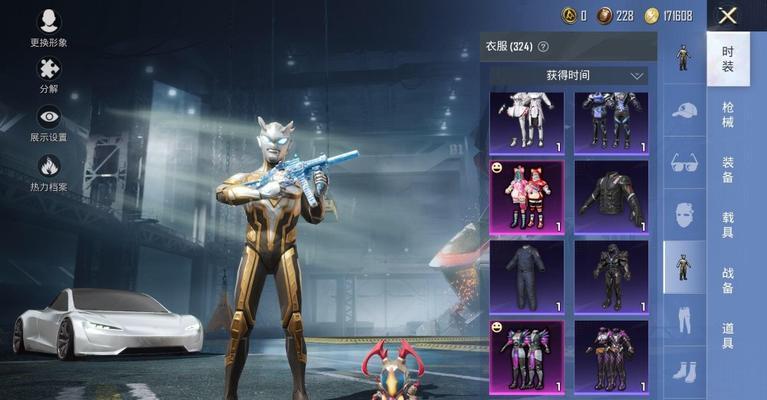Select the black leather jacket item
The image size is (767, 400).
tap(611, 197)
